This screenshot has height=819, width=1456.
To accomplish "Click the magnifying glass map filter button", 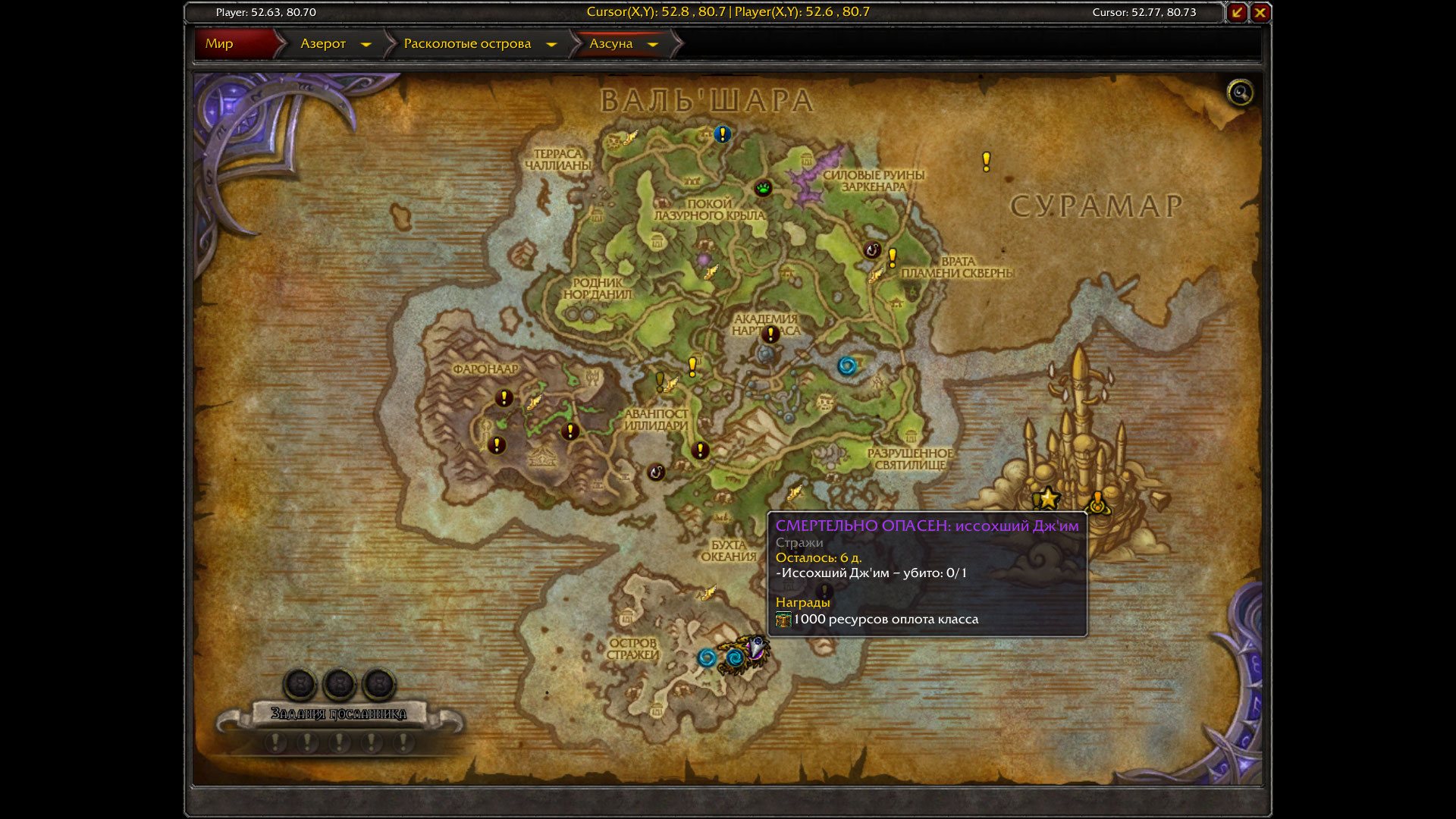I will tap(1240, 93).
